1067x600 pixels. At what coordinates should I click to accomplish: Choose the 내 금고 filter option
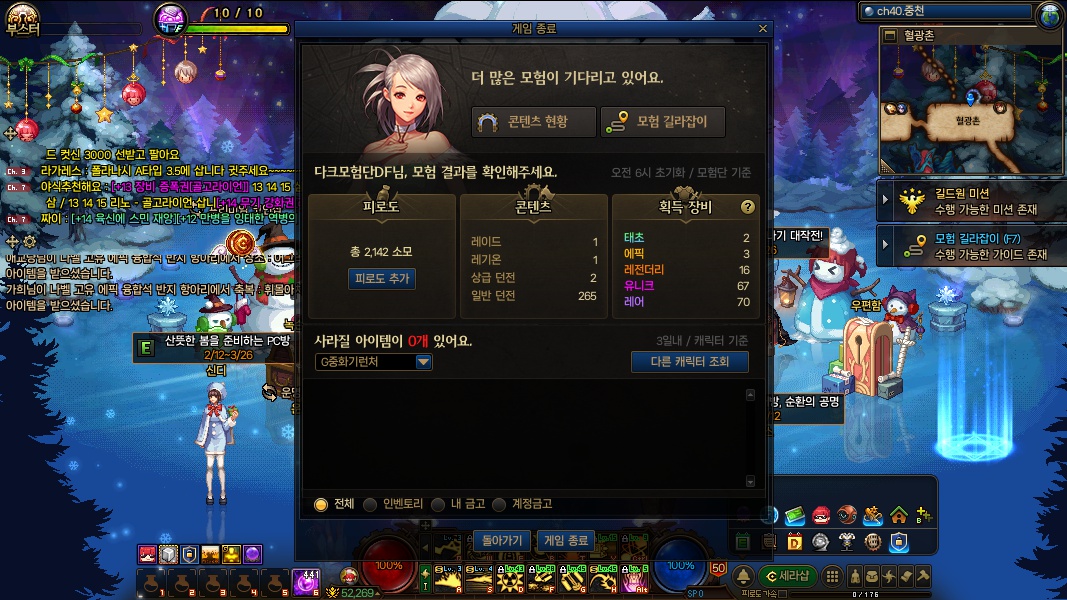tap(438, 505)
